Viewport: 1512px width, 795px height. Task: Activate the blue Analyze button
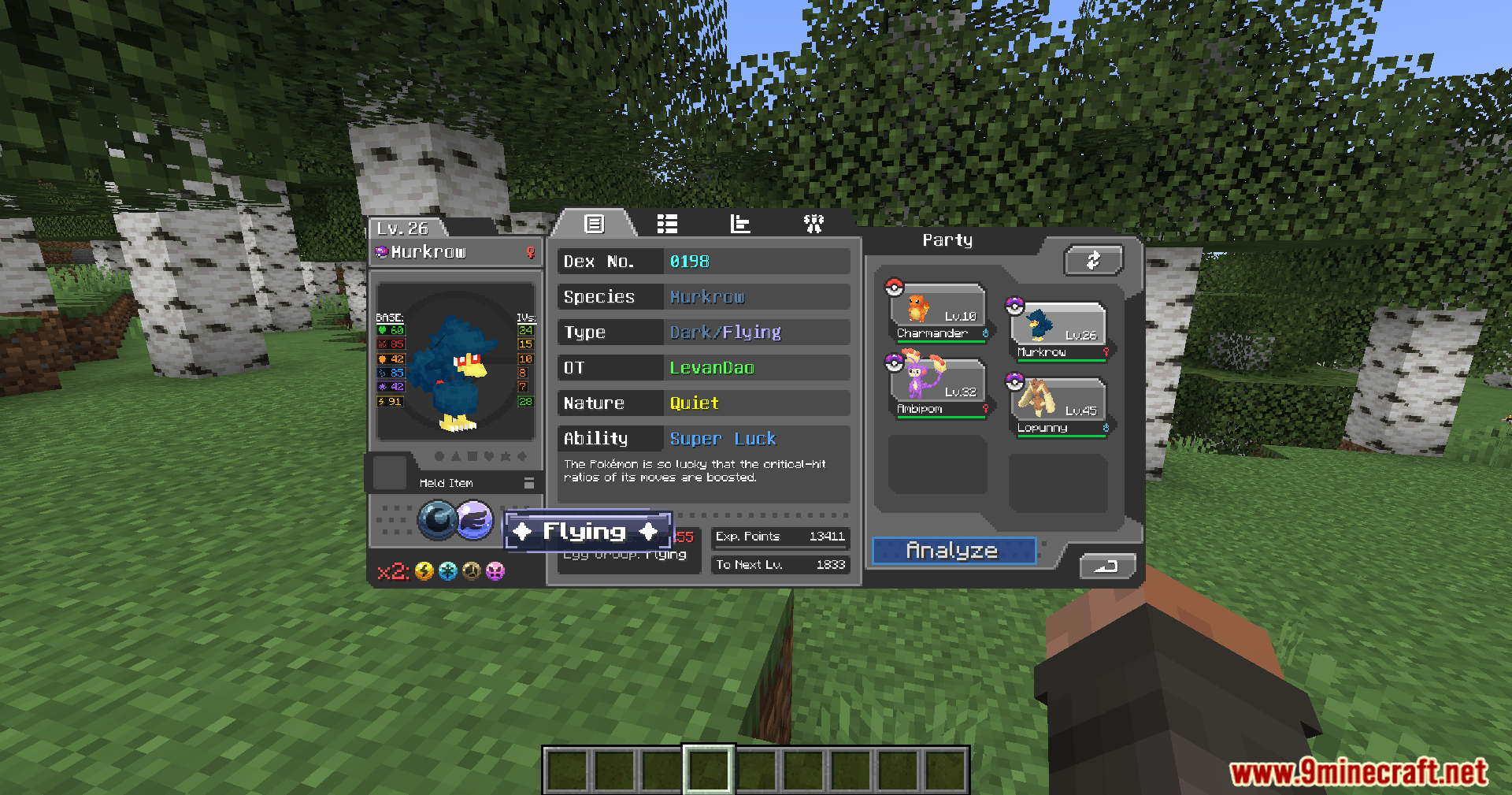(x=953, y=551)
